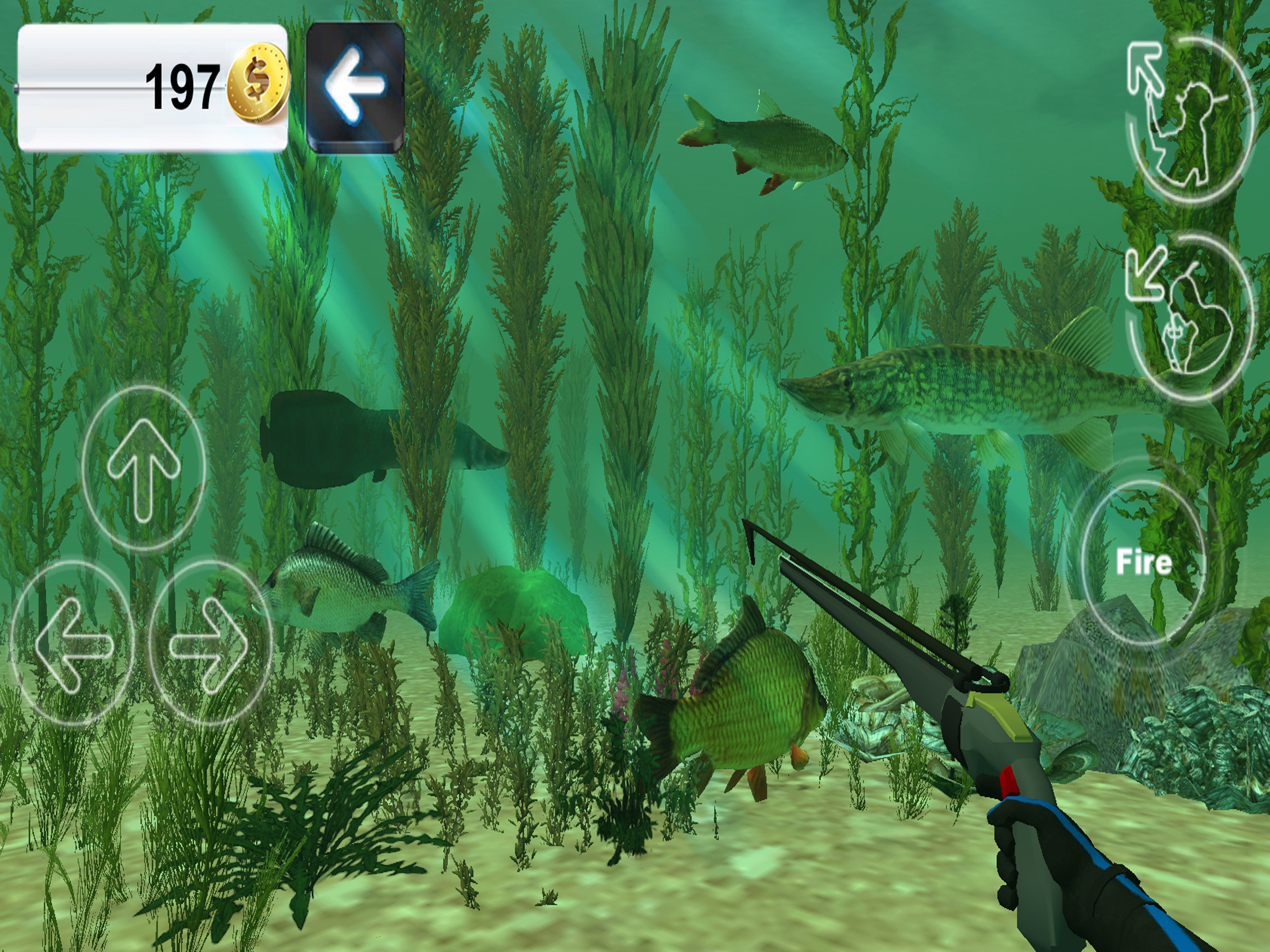1270x952 pixels.
Task: Dive down with the diver descend icon
Action: point(1189,316)
